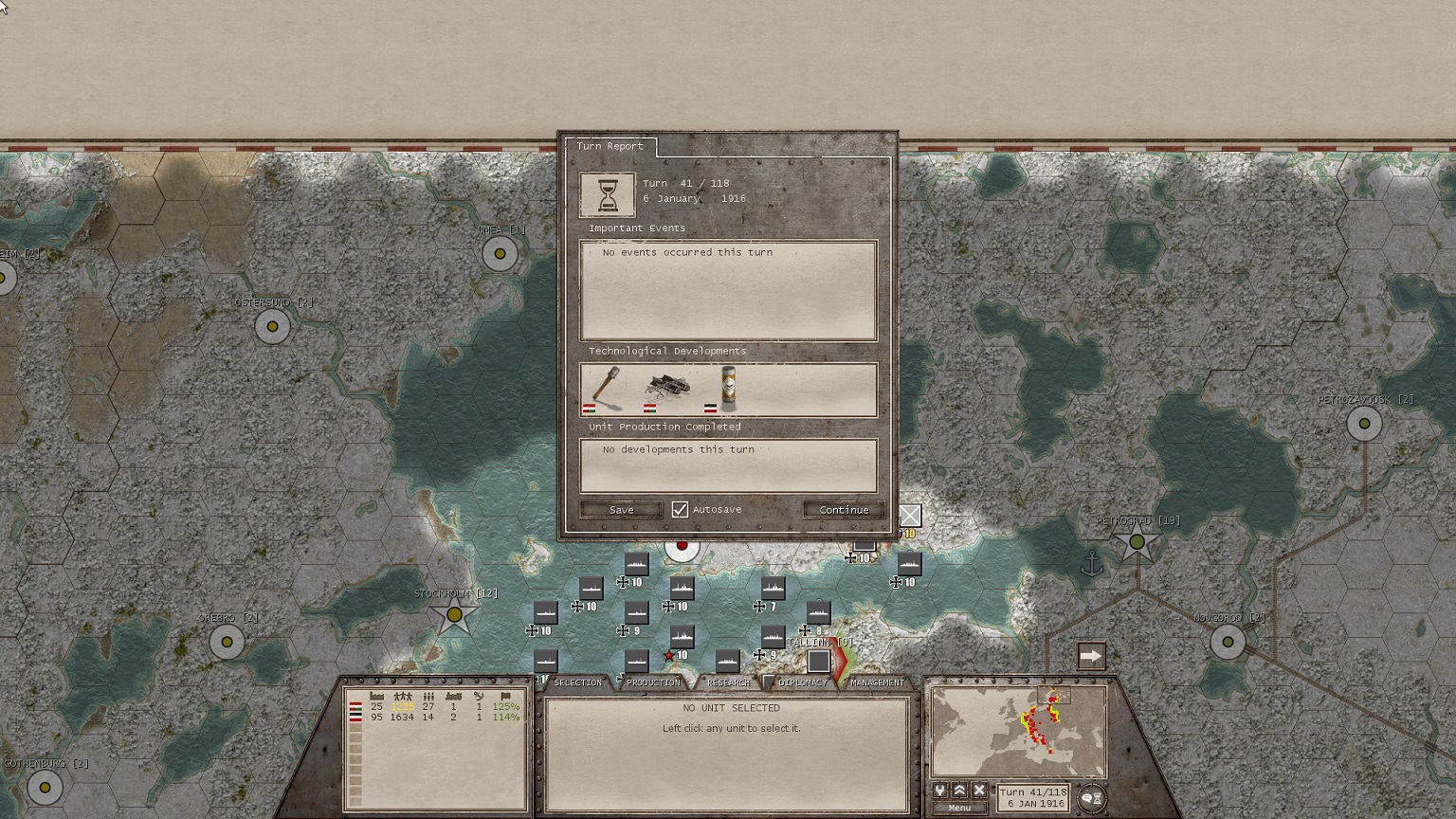The image size is (1456, 819).
Task: Click the double chevron rank icon
Action: tap(960, 791)
